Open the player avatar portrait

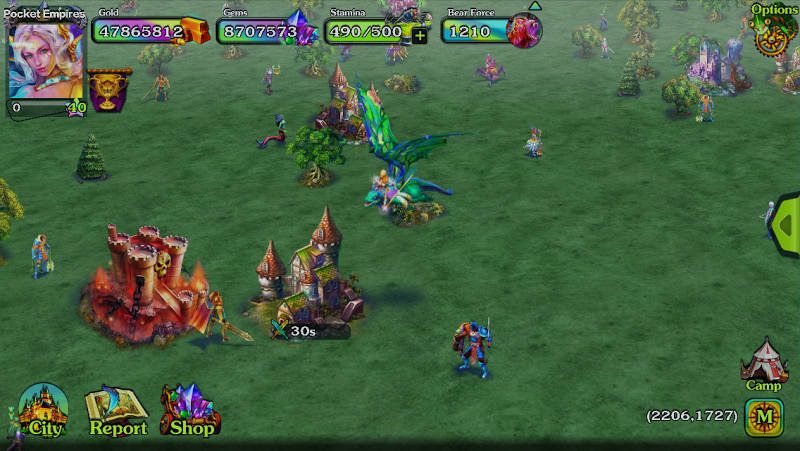pos(44,59)
